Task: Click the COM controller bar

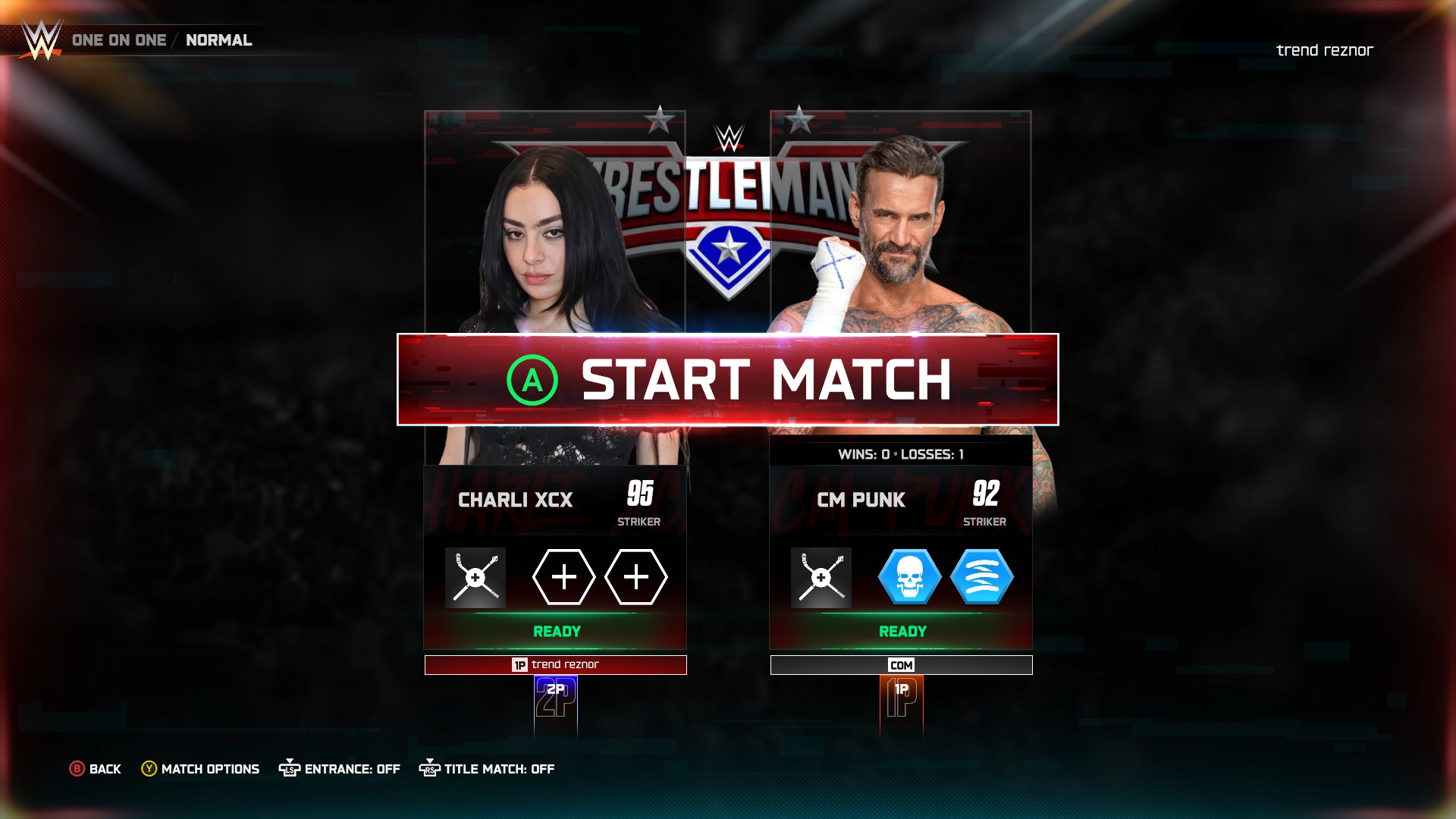Action: tap(901, 665)
